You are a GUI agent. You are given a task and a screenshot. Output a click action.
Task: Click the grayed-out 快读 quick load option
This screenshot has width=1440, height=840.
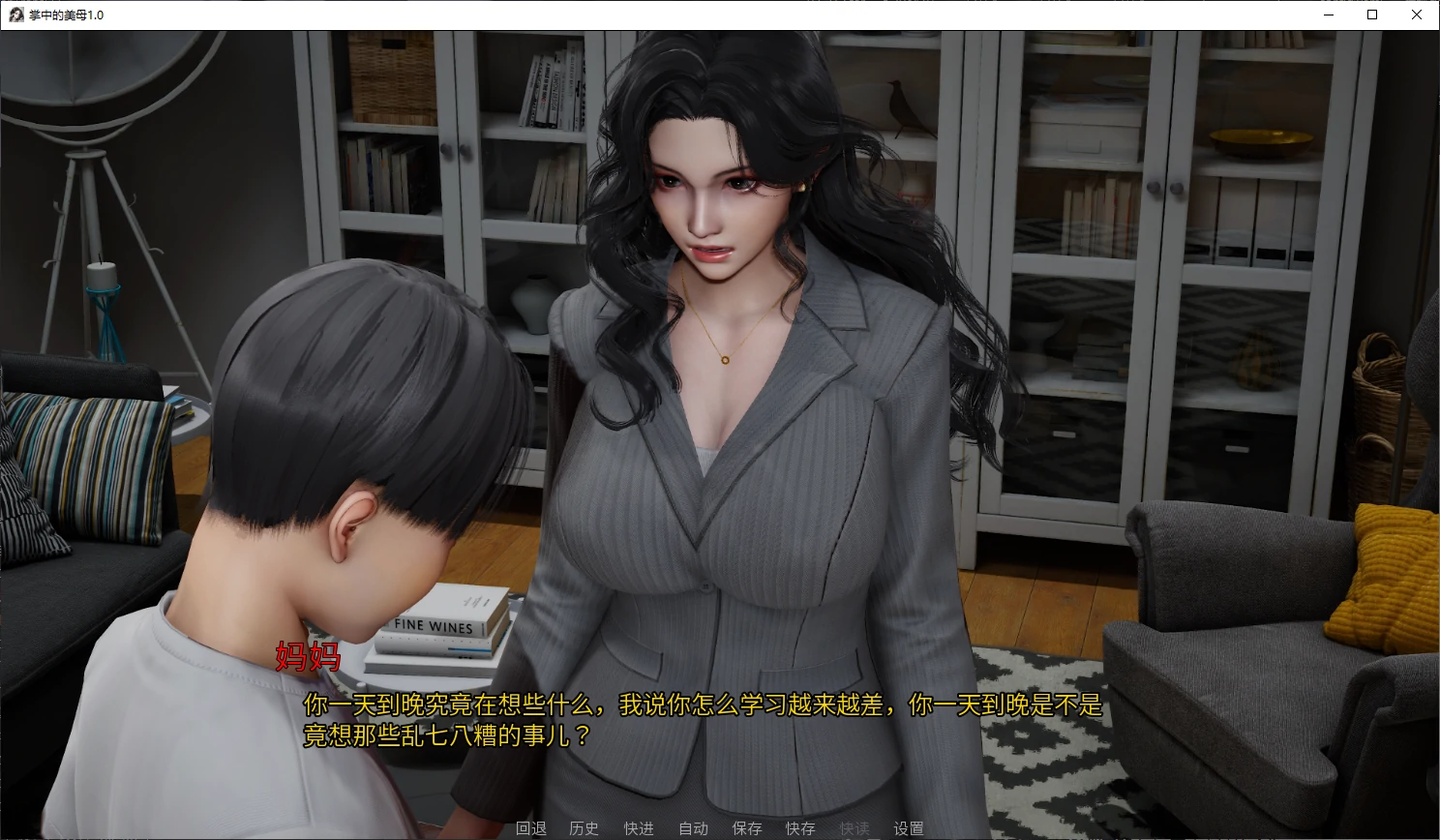point(855,828)
